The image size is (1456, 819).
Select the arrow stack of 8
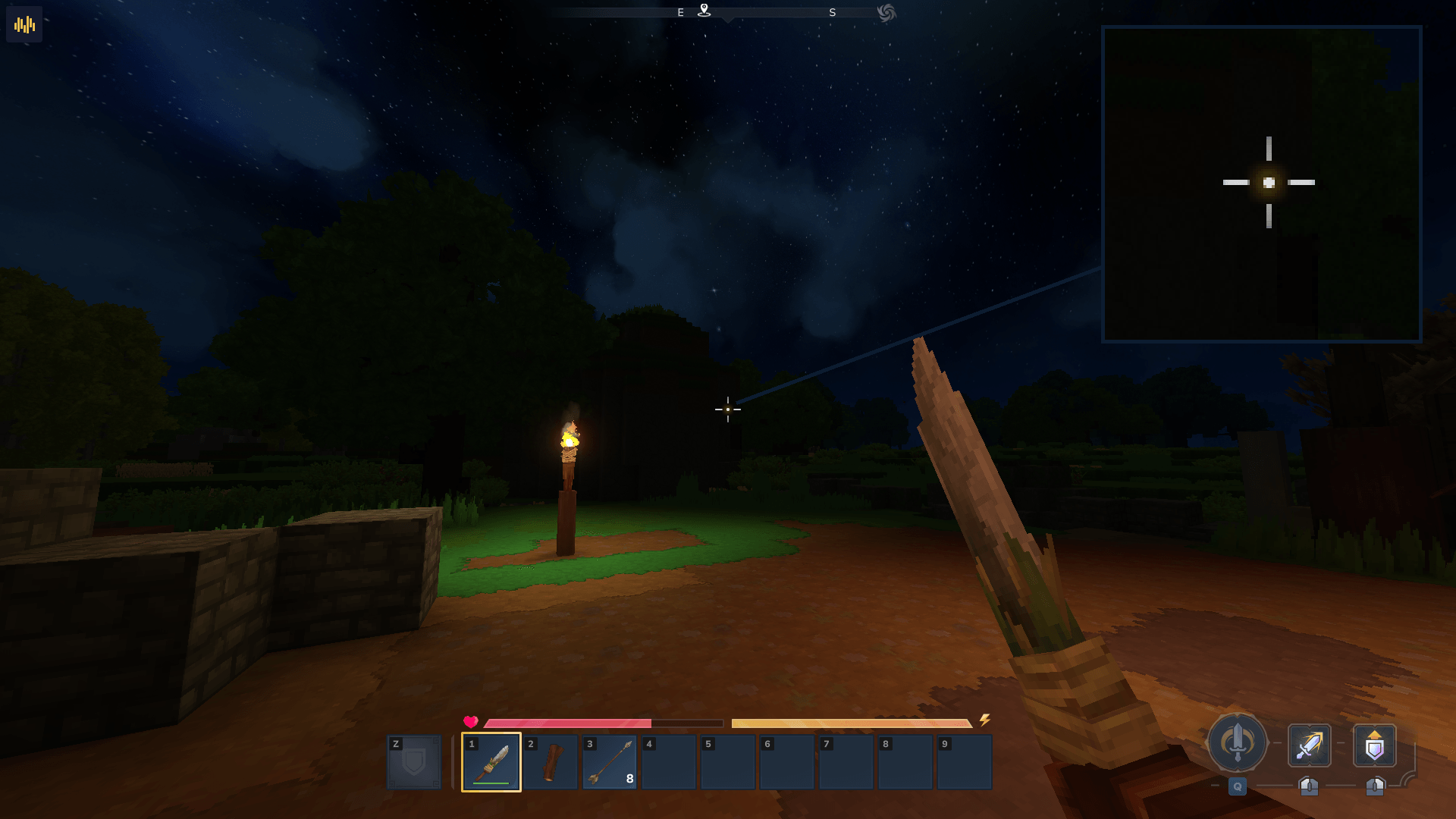pyautogui.click(x=610, y=761)
